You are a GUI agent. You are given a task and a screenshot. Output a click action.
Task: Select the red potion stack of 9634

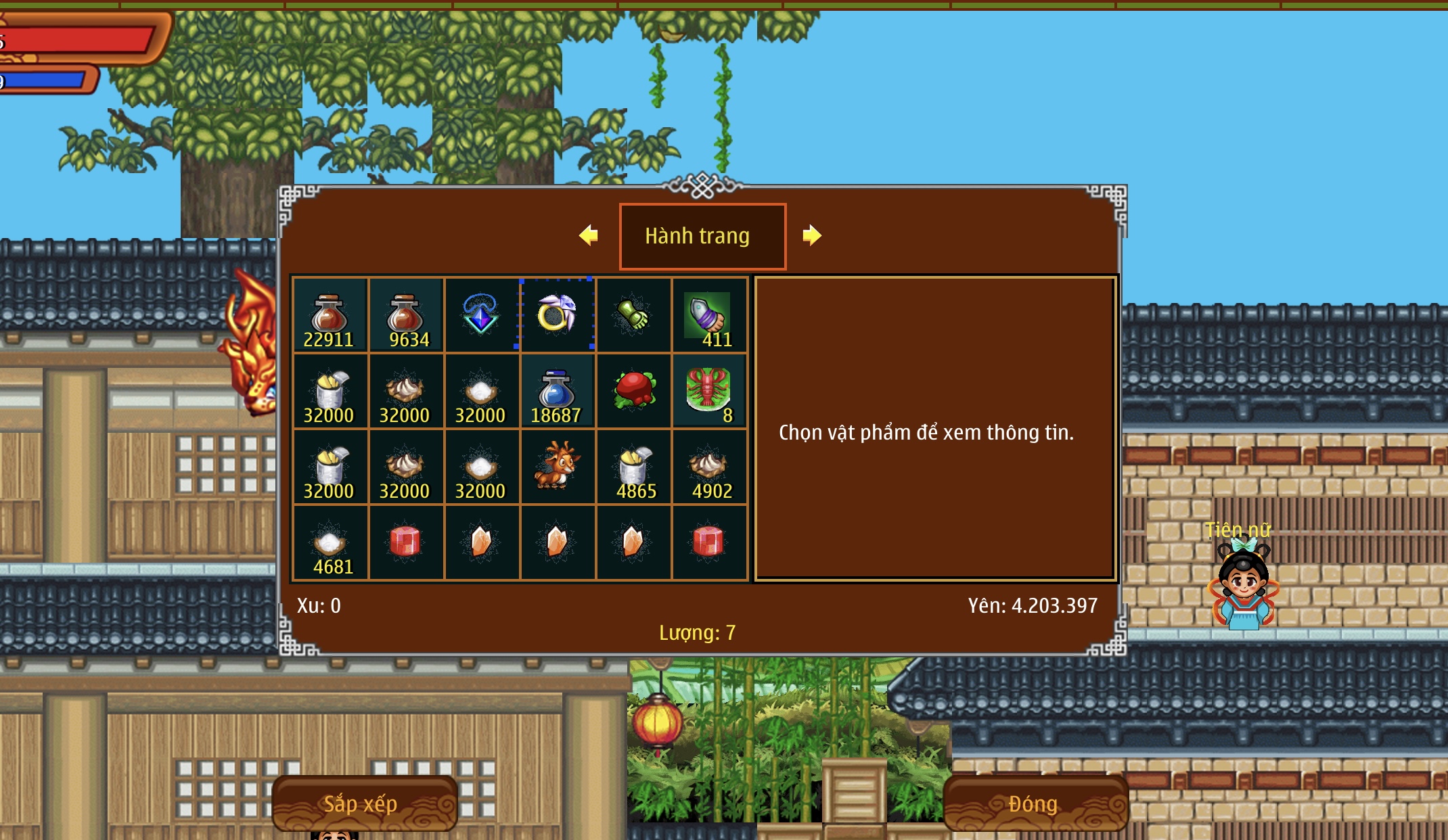tap(405, 316)
